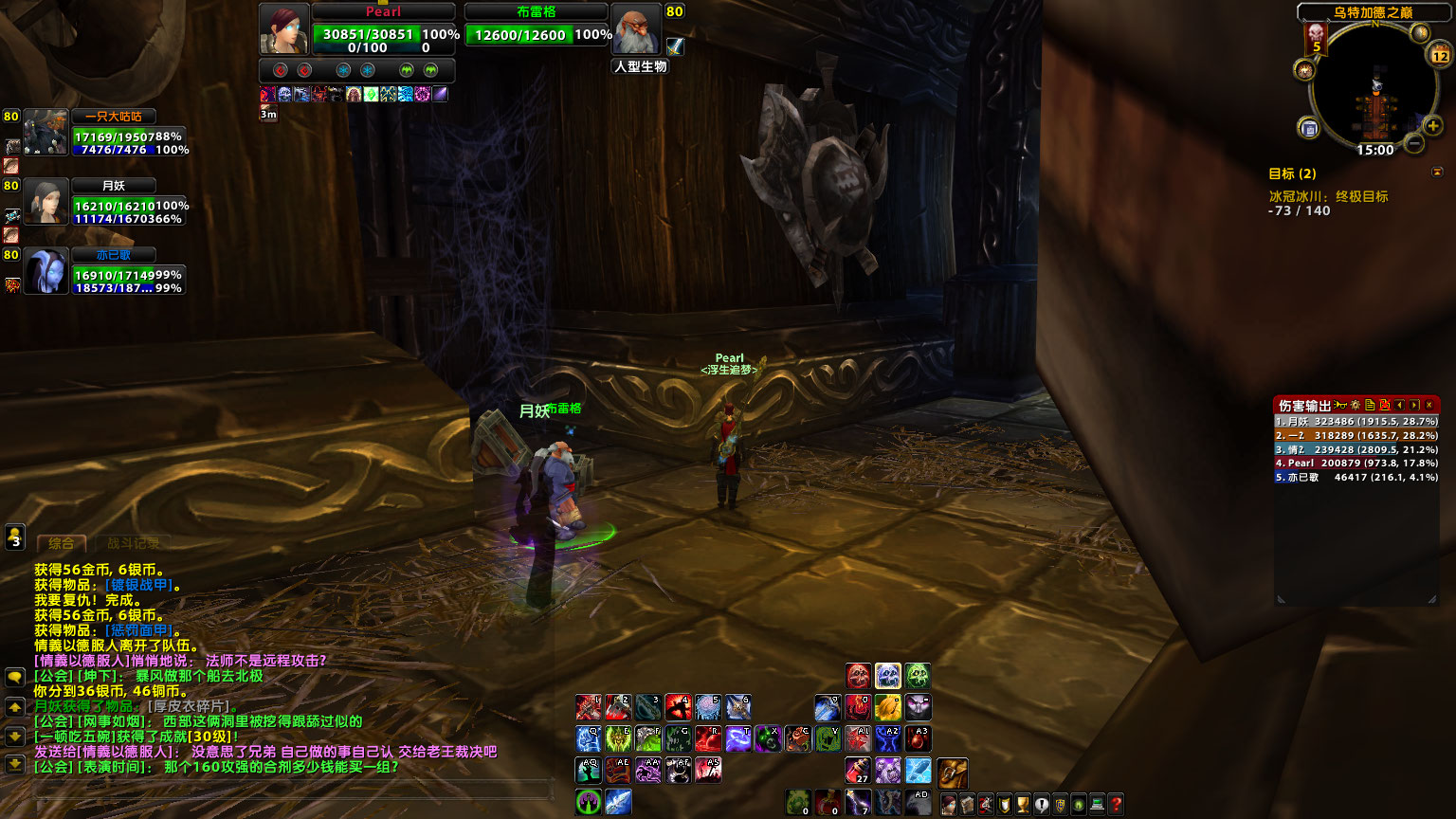Click the backpack icon beside the action bar

pos(951,773)
